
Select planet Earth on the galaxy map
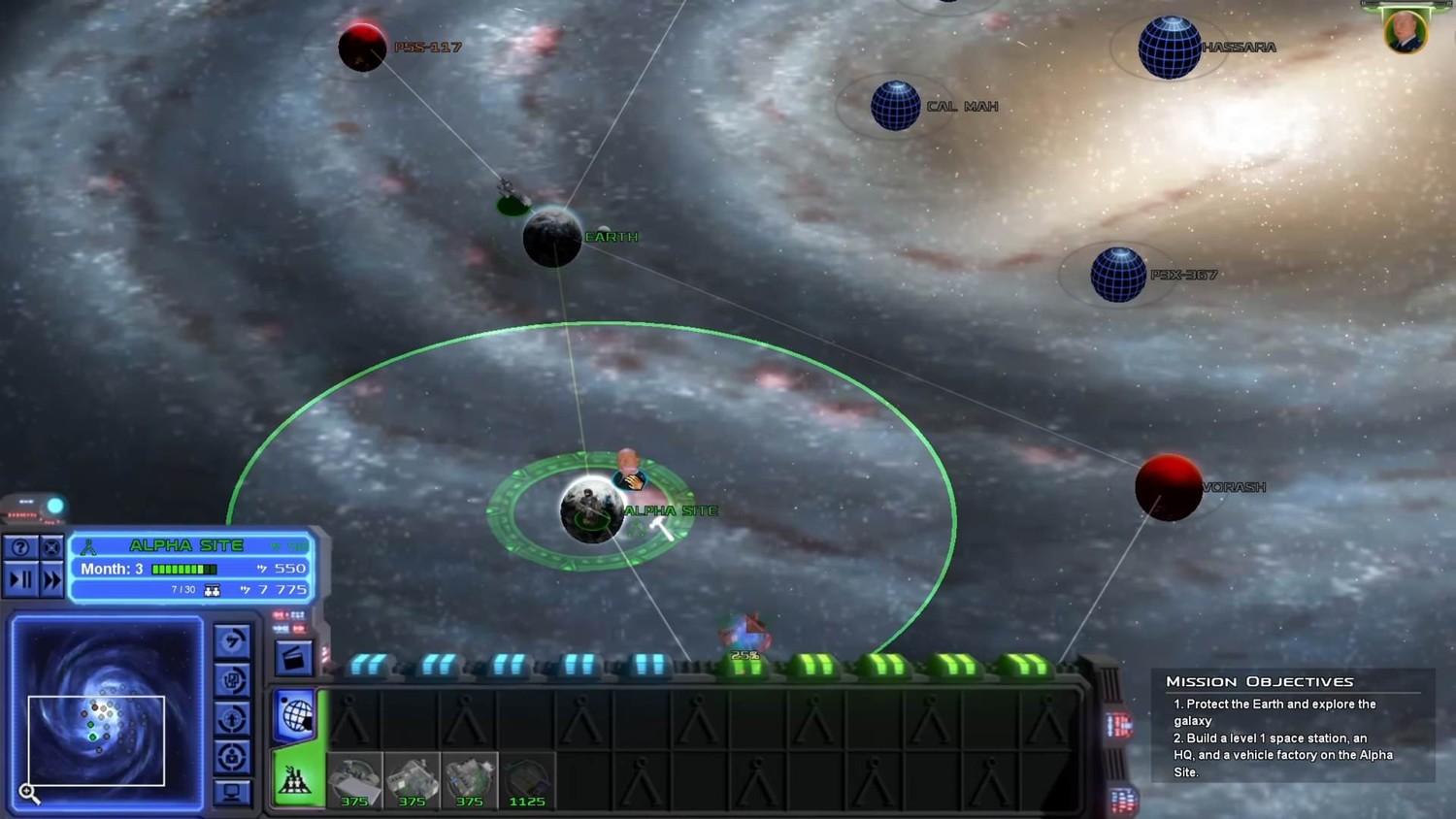tap(552, 238)
